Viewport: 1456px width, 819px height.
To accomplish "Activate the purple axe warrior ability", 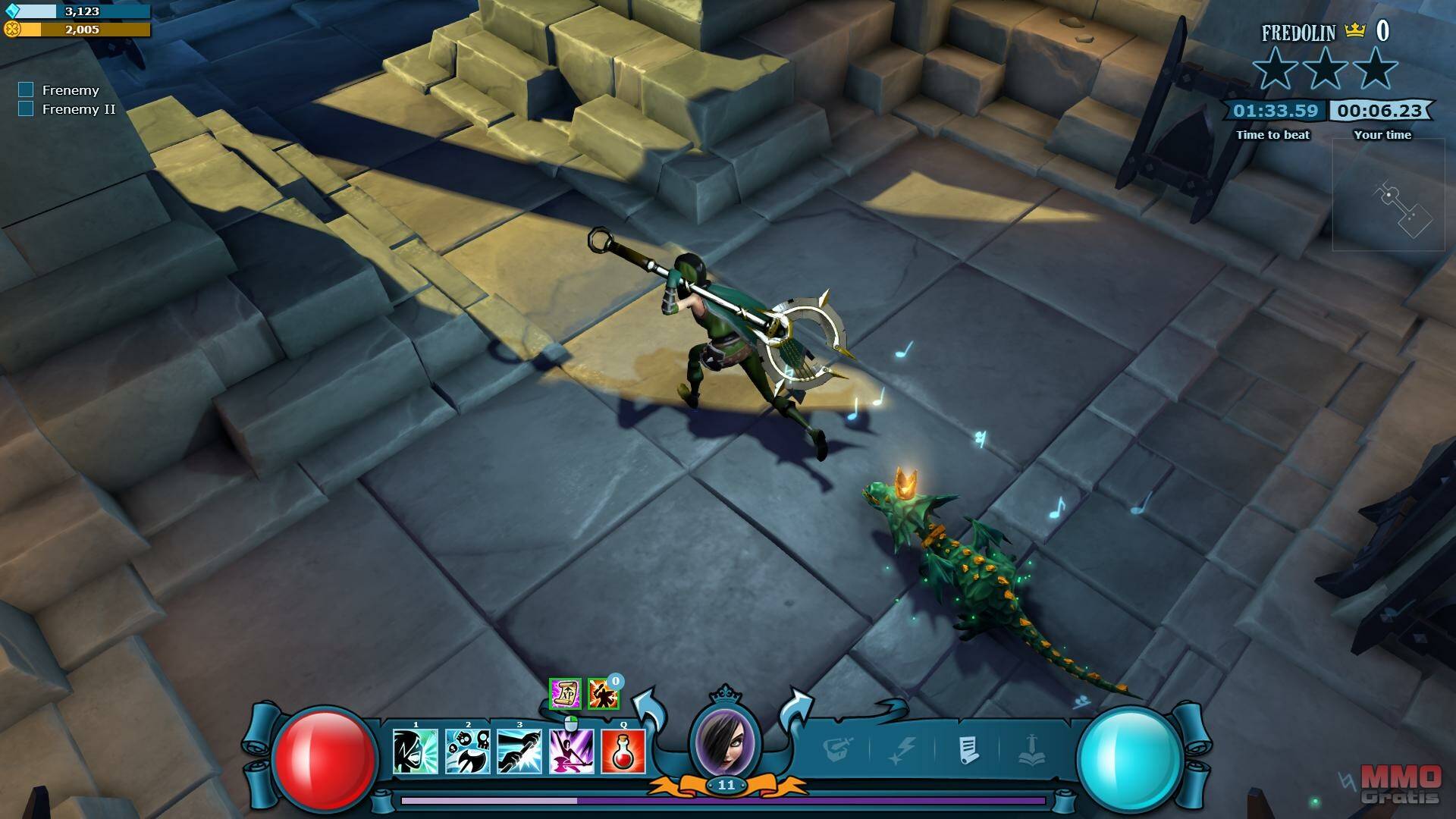I will 571,751.
